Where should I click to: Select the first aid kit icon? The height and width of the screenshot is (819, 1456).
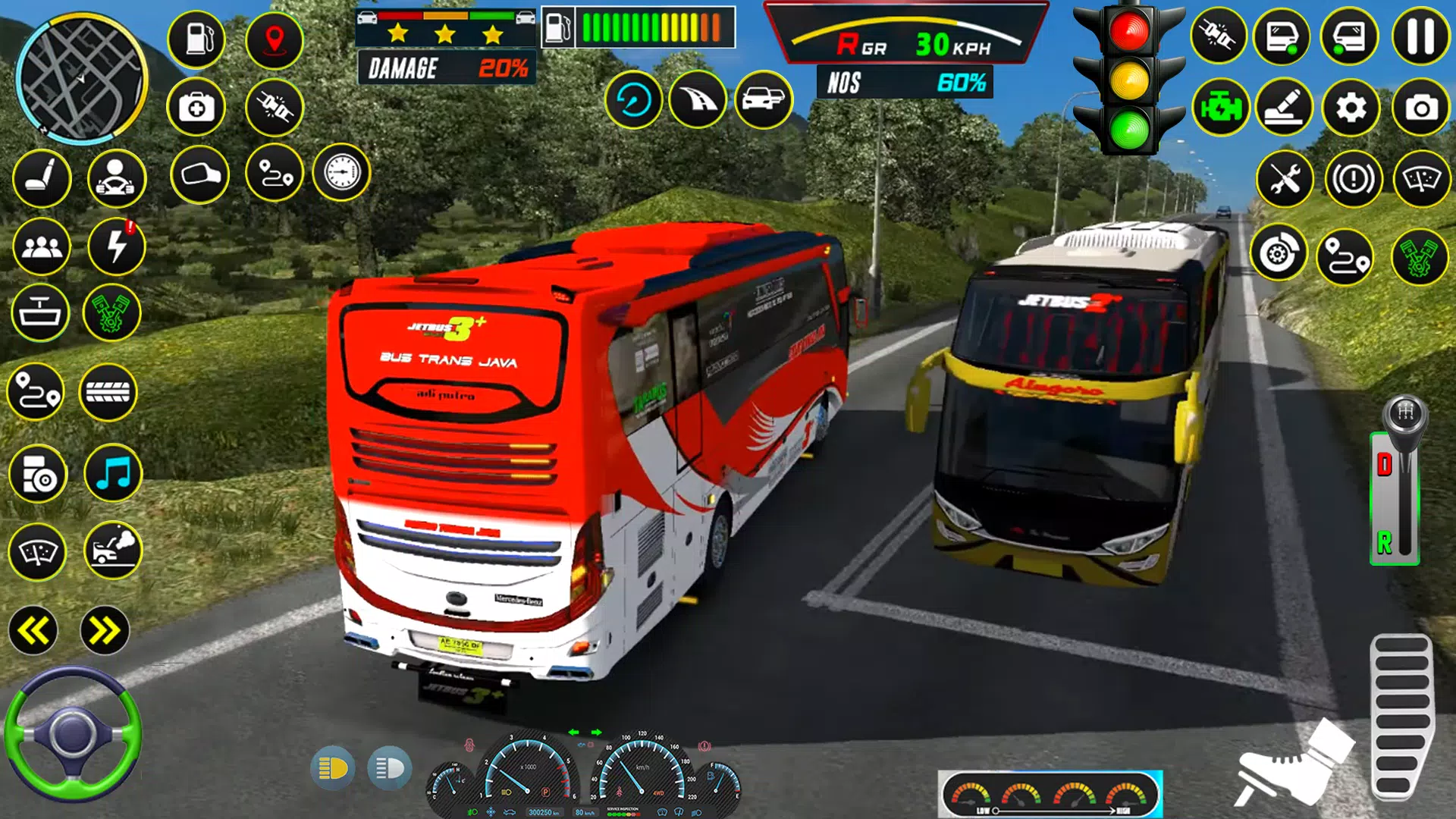pos(196,108)
